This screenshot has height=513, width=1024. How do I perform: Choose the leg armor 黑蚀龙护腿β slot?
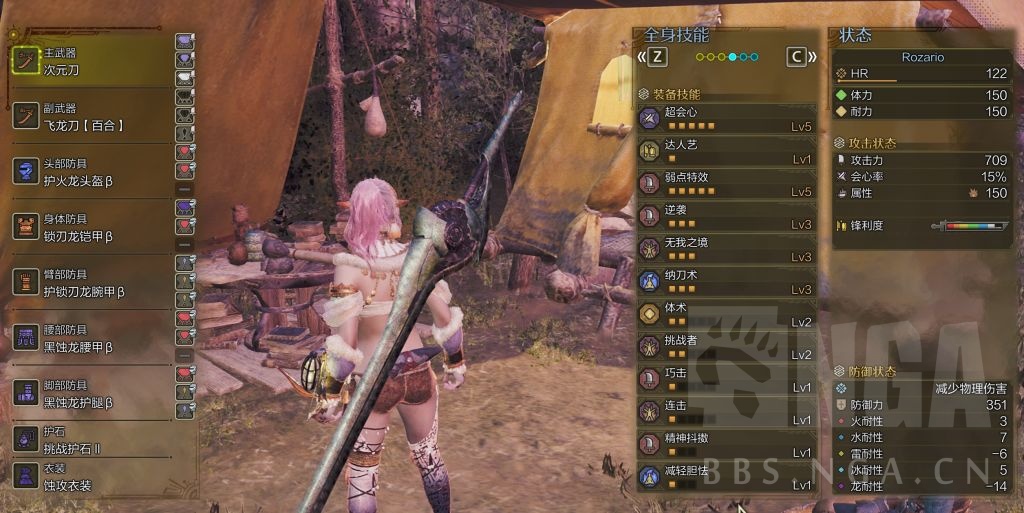pos(90,393)
